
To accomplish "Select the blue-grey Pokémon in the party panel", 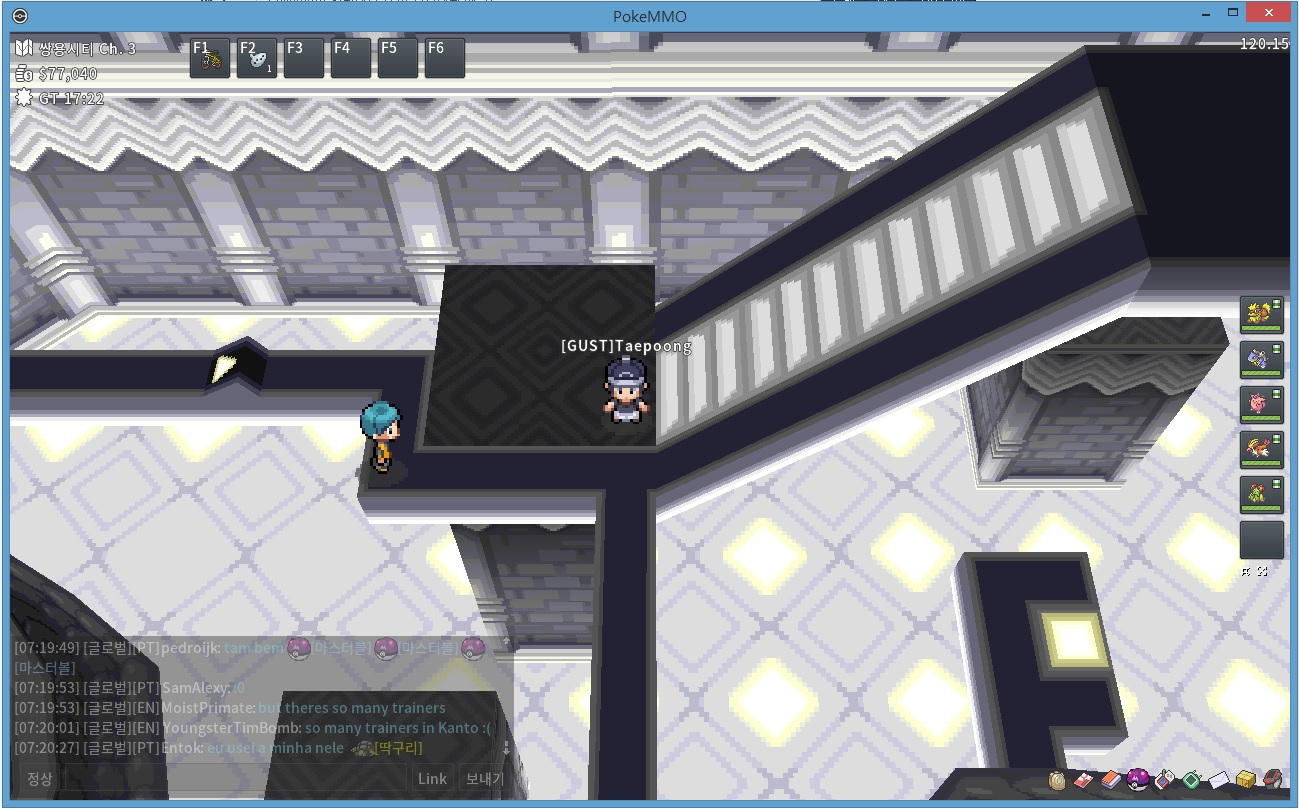I will coord(1261,360).
